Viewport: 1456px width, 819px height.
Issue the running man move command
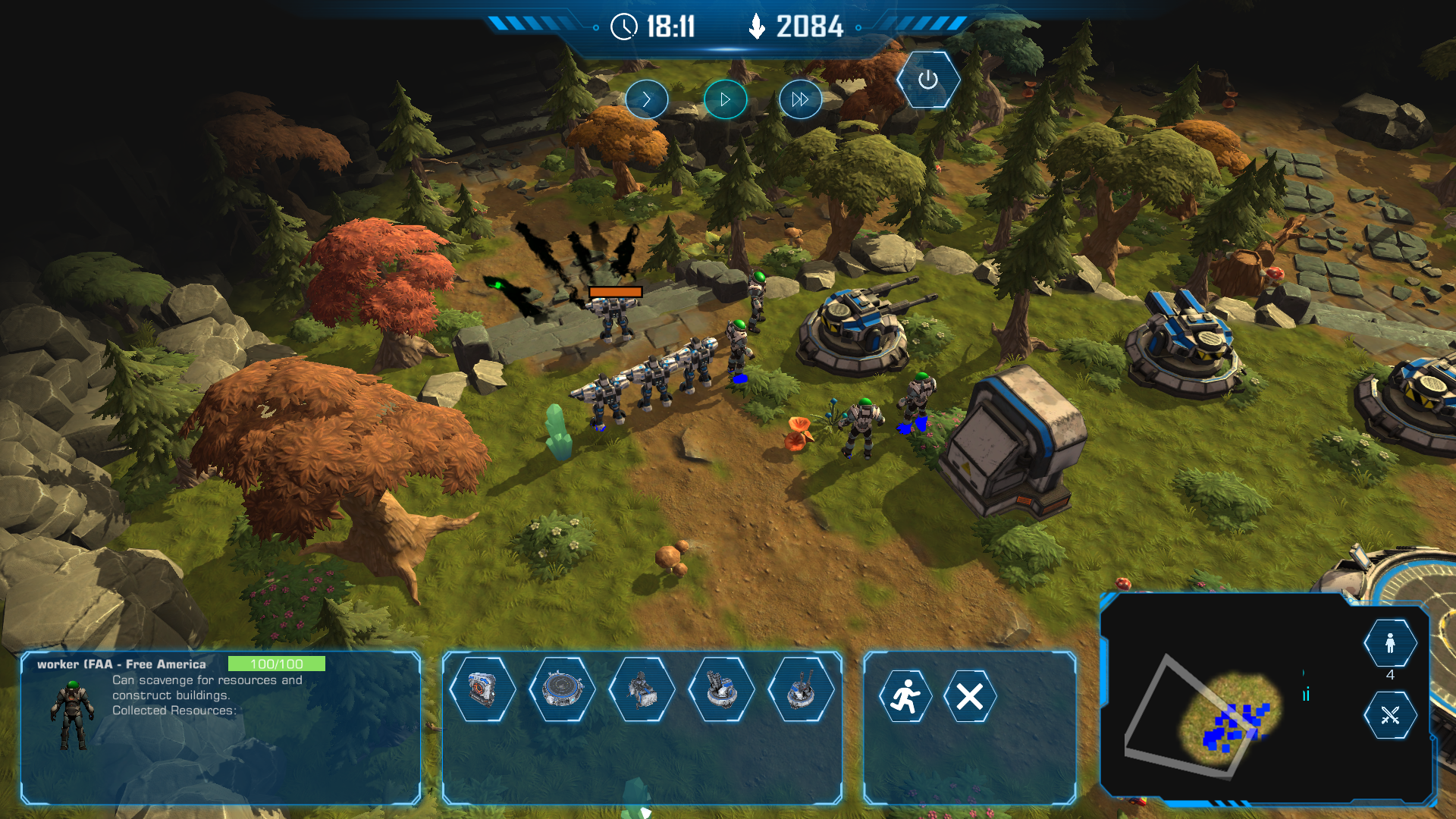tap(905, 696)
